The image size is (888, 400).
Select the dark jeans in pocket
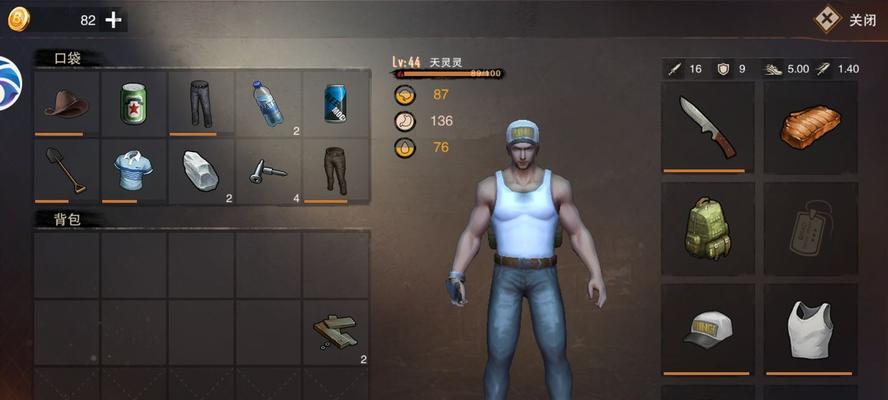tap(201, 103)
